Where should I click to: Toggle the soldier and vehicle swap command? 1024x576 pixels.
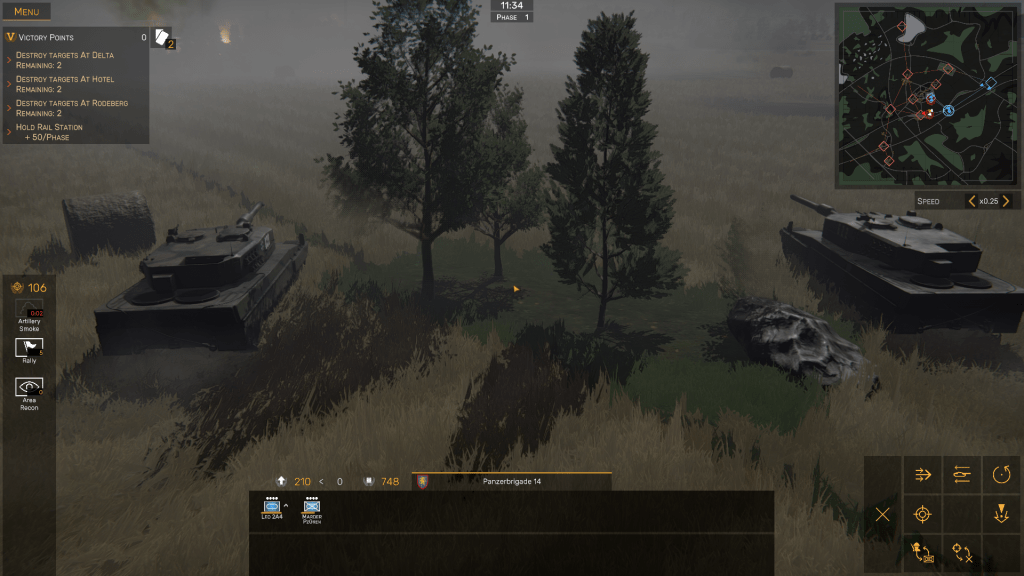[x=923, y=552]
